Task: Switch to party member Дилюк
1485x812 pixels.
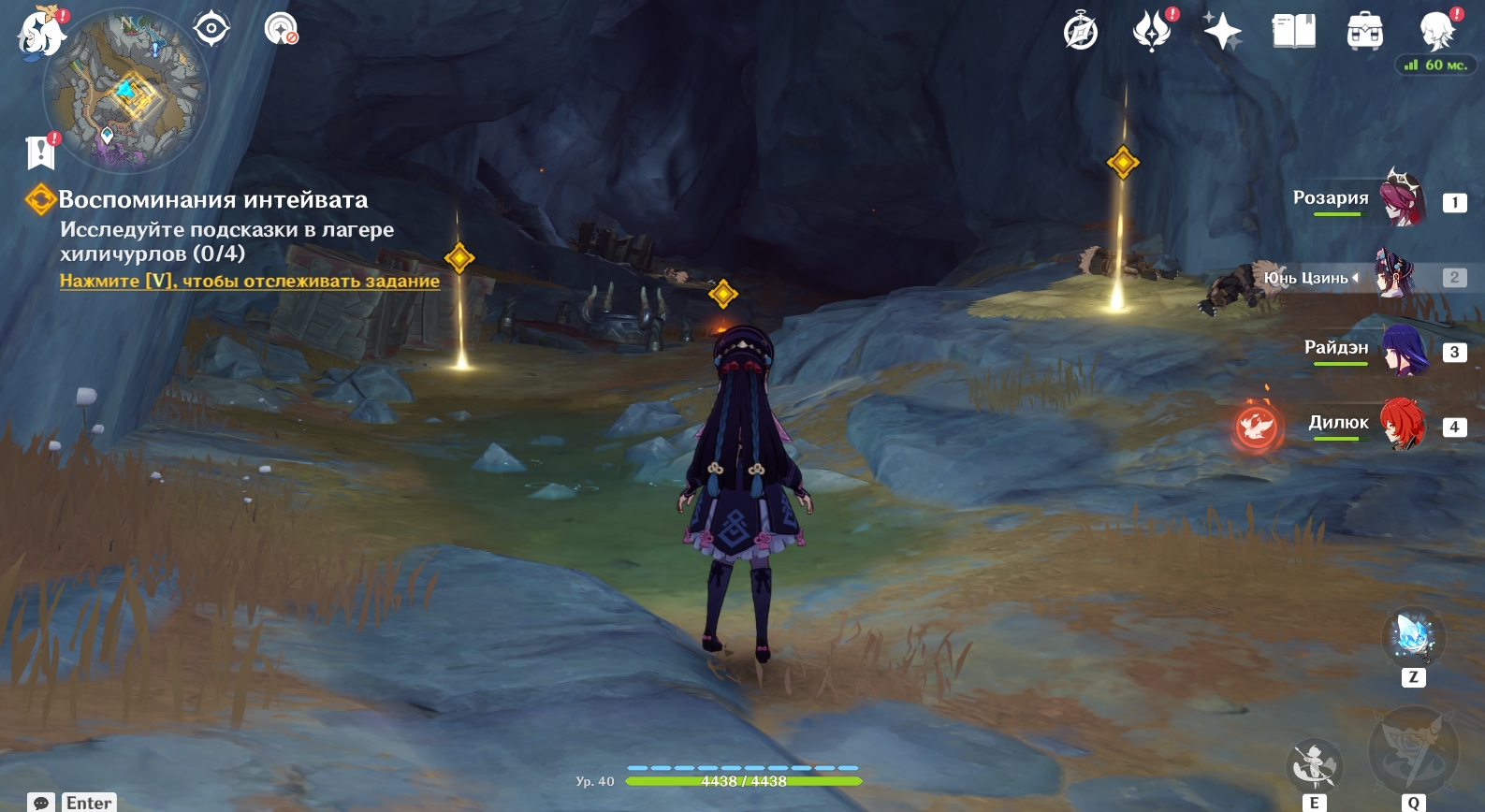Action: [1402, 425]
